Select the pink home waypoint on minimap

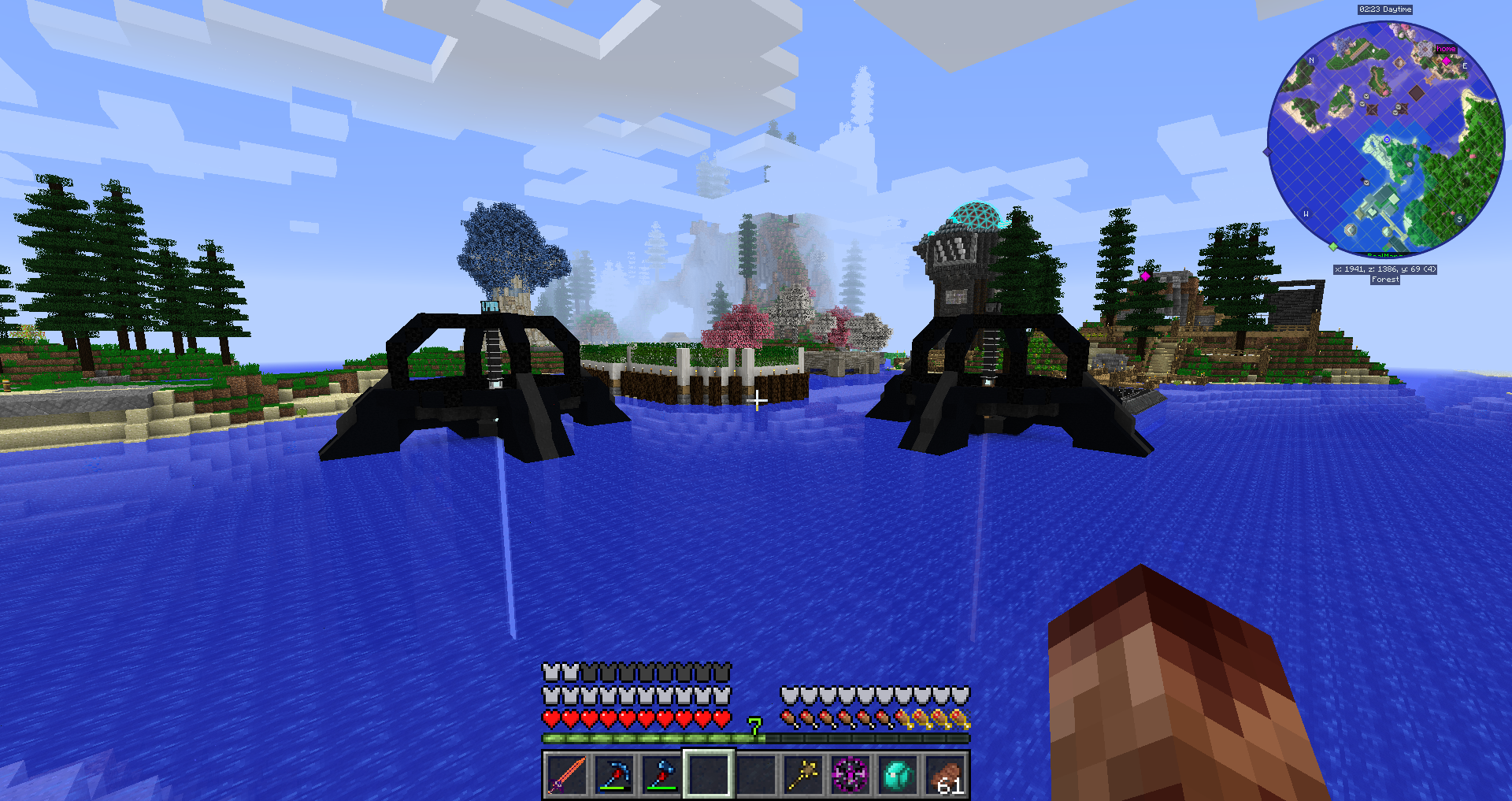coord(1446,60)
